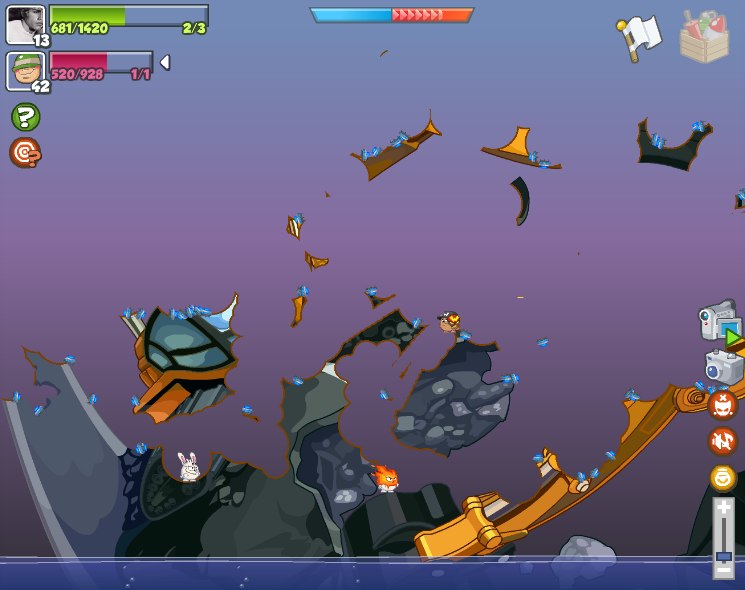Select the dark-haired player portrait
The image size is (745, 590).
pyautogui.click(x=25, y=24)
